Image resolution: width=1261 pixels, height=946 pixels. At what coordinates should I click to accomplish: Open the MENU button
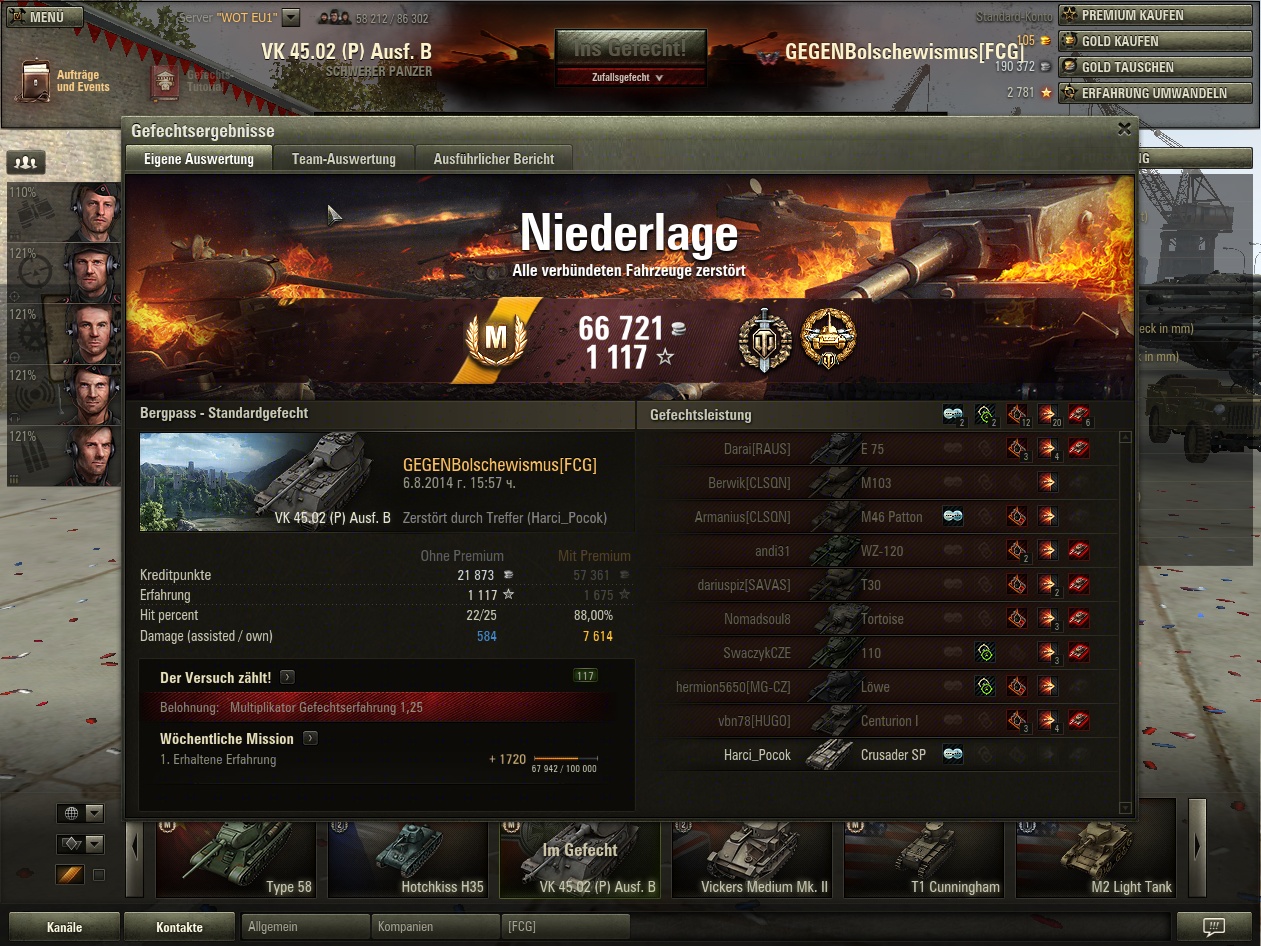pos(43,16)
